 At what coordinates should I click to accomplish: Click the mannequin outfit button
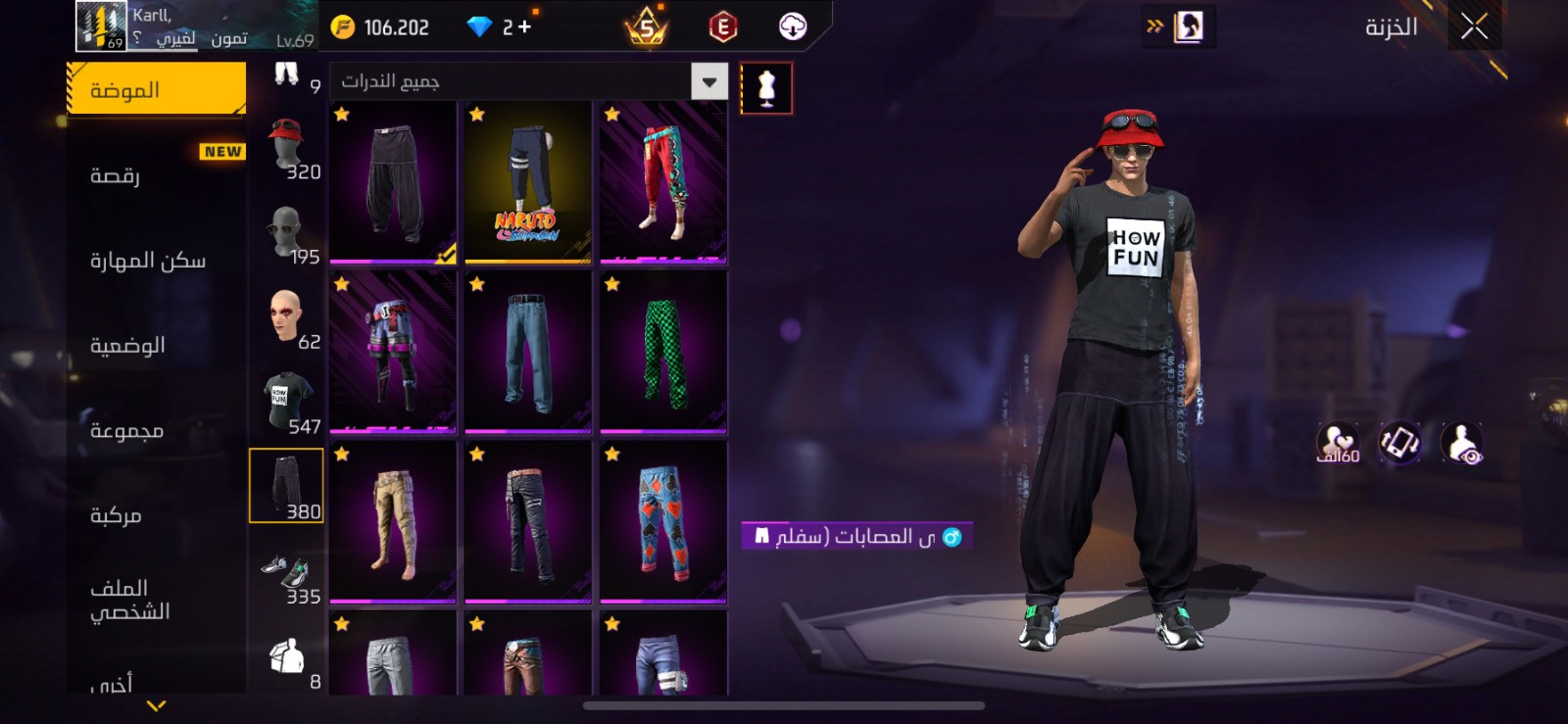pyautogui.click(x=766, y=88)
